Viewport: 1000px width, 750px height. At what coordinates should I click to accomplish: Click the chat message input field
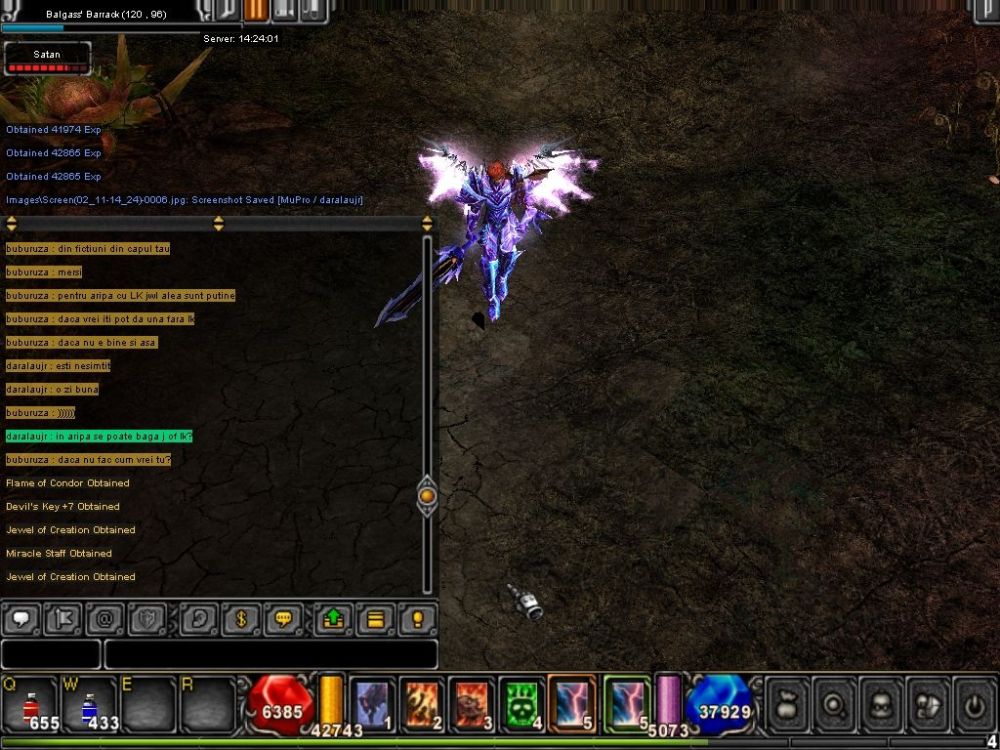click(270, 654)
